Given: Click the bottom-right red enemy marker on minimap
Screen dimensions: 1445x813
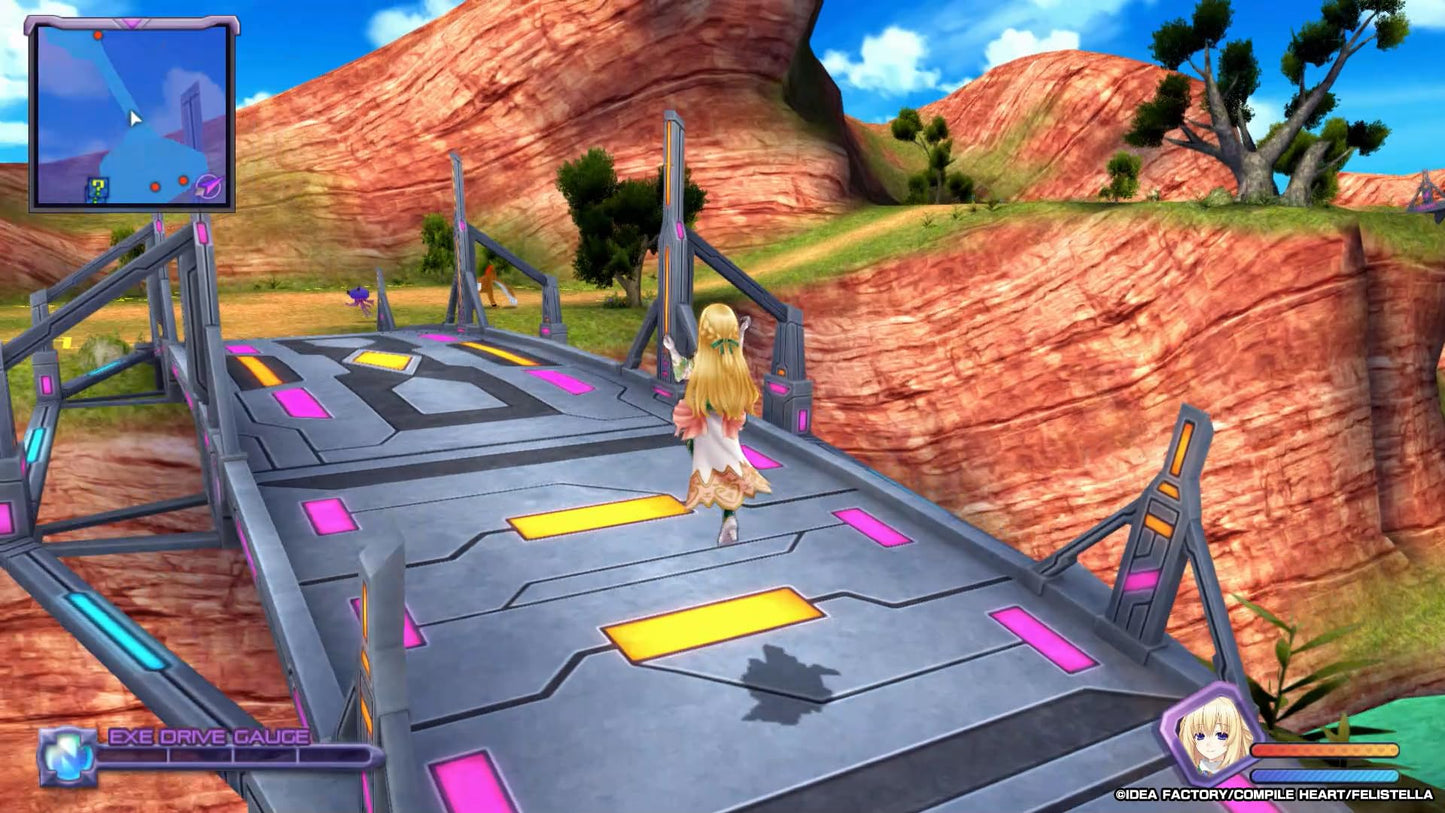Looking at the screenshot, I should tap(183, 181).
